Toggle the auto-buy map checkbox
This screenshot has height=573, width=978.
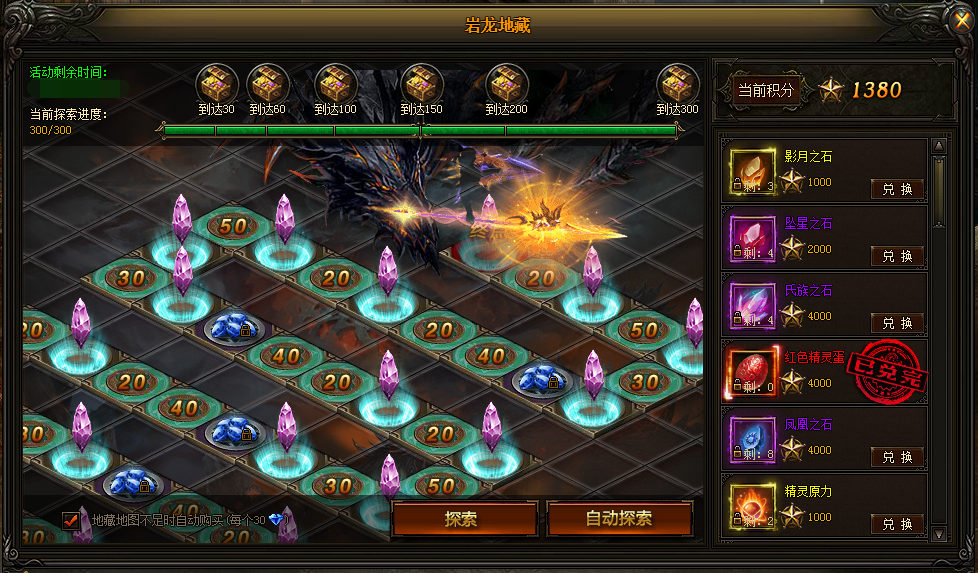click(71, 520)
